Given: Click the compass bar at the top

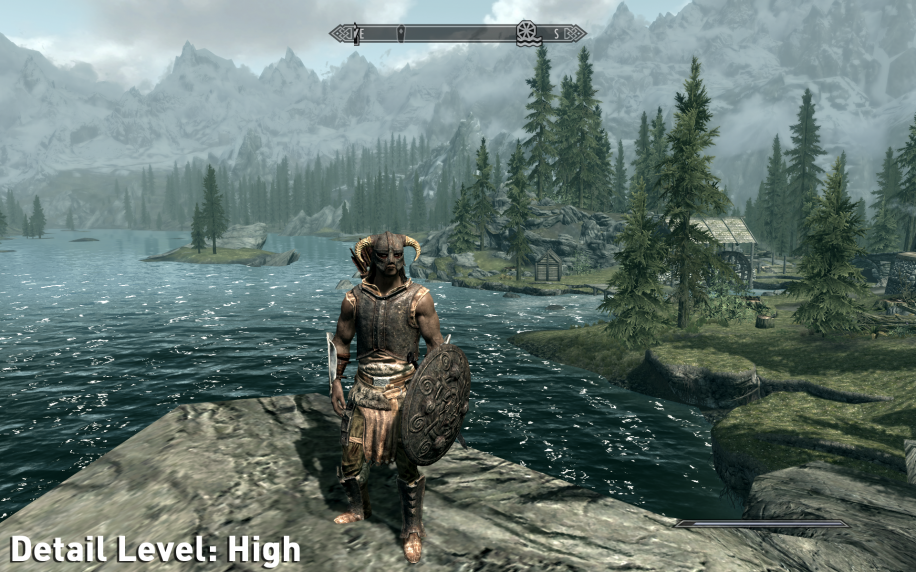Looking at the screenshot, I should [x=458, y=34].
